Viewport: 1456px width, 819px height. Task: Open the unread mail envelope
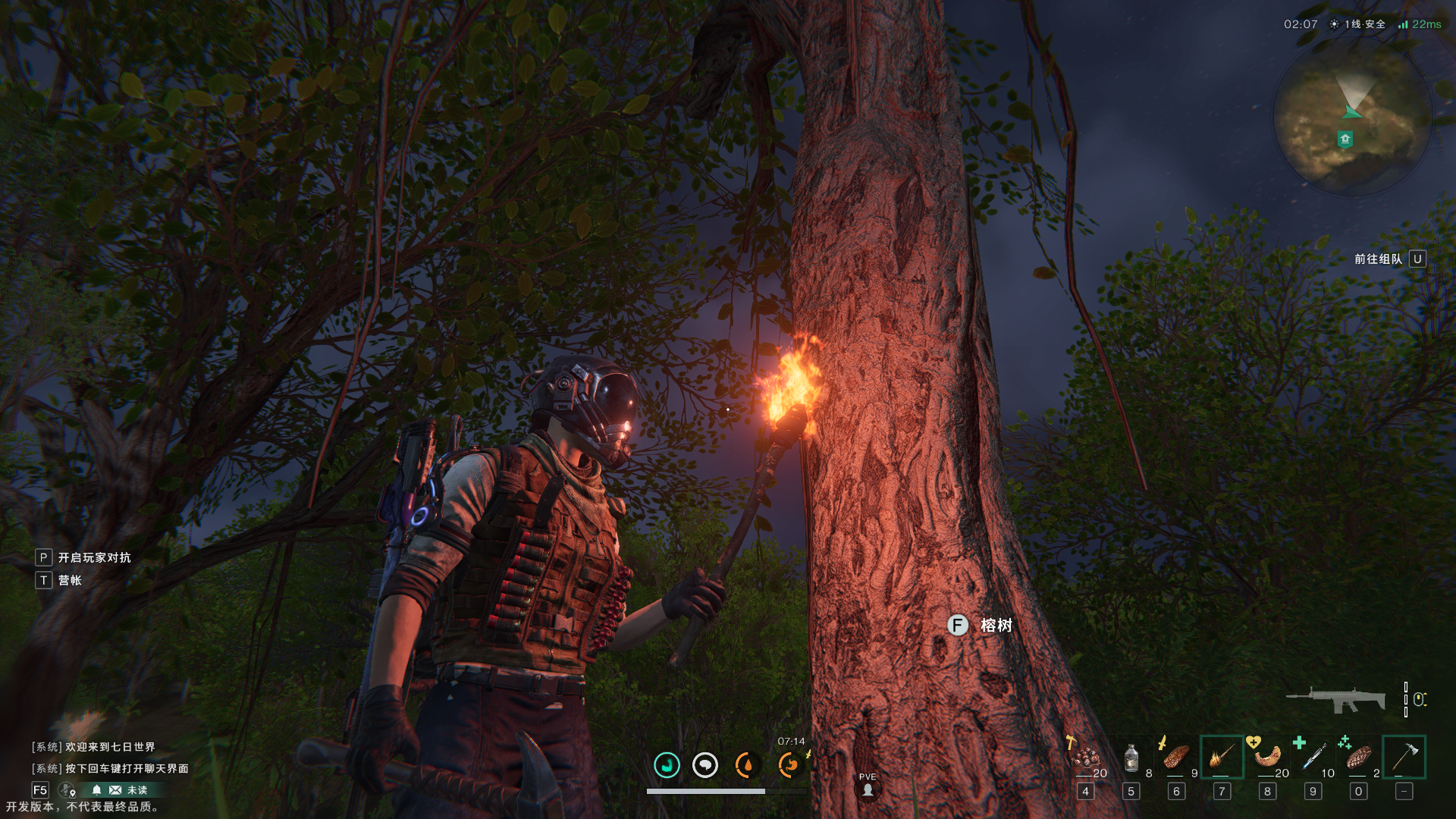[115, 790]
